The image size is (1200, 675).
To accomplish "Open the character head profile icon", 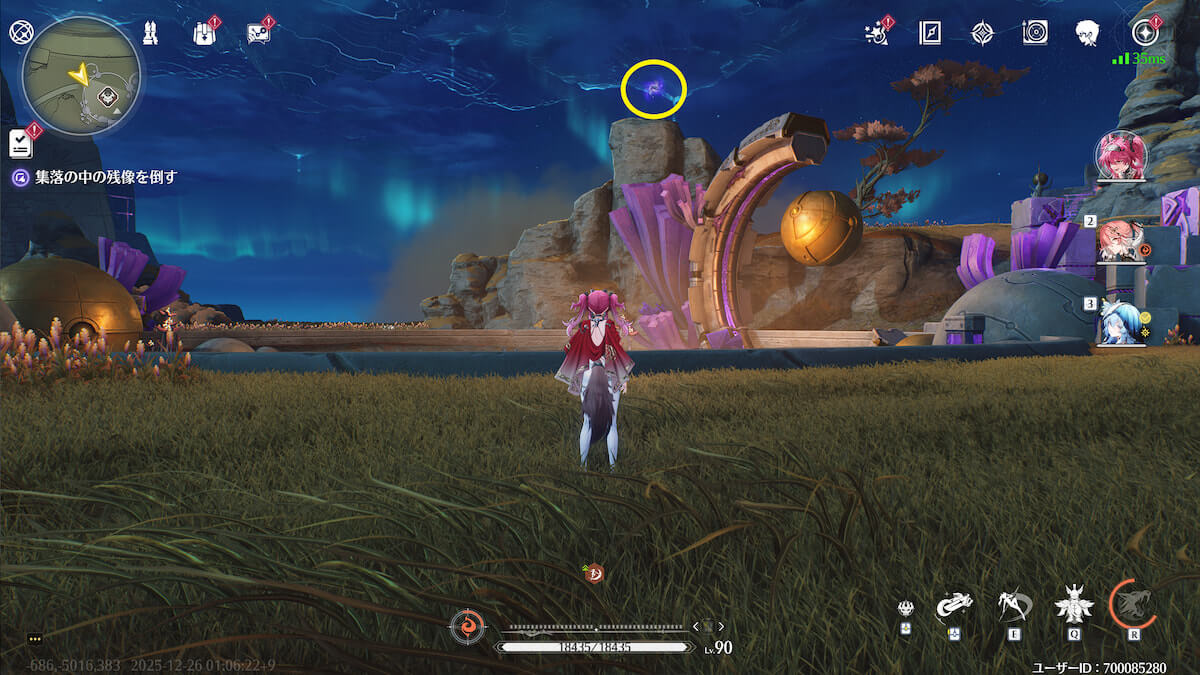I will 1088,33.
